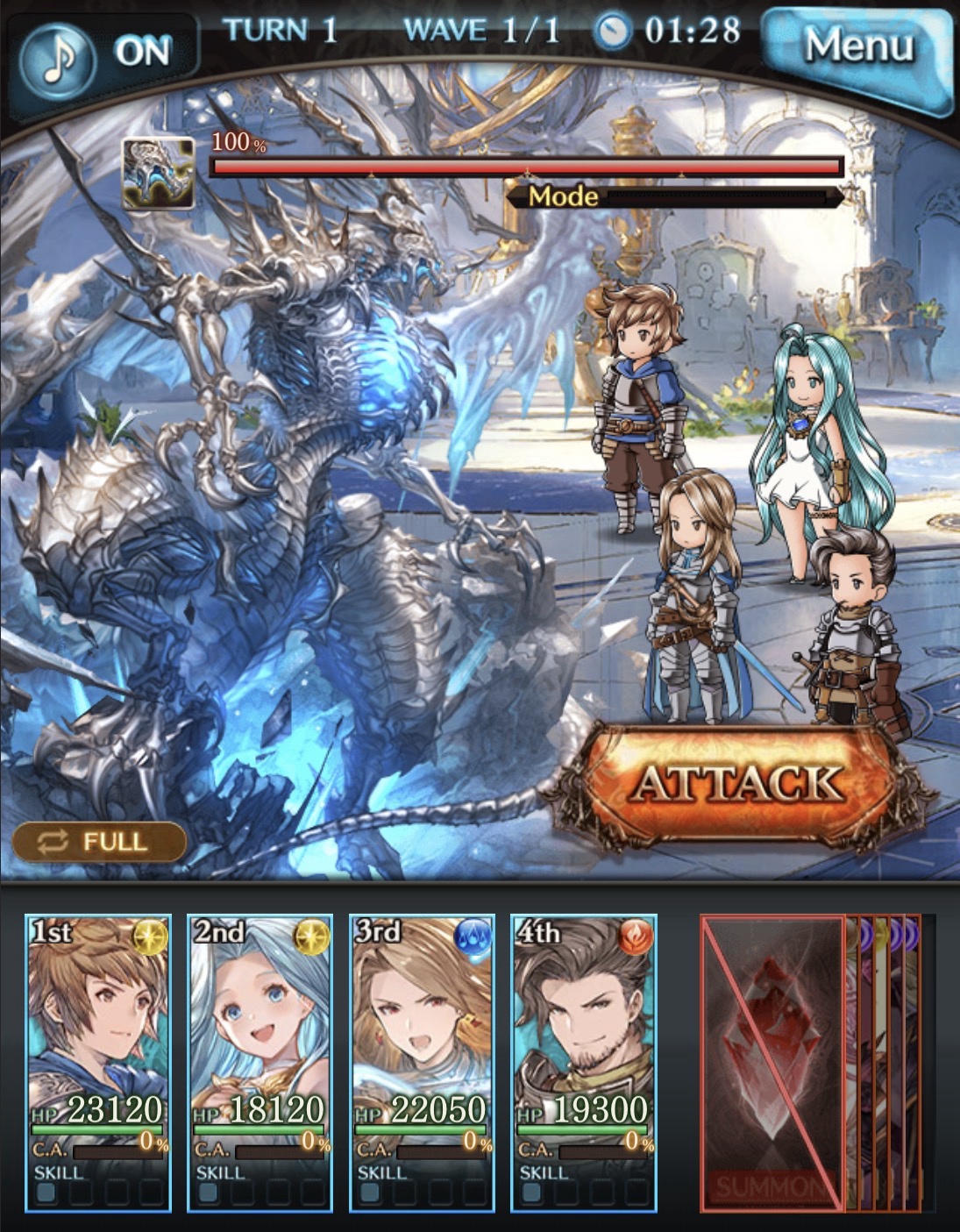
Task: Open the Summon card panel
Action: coord(772,1063)
